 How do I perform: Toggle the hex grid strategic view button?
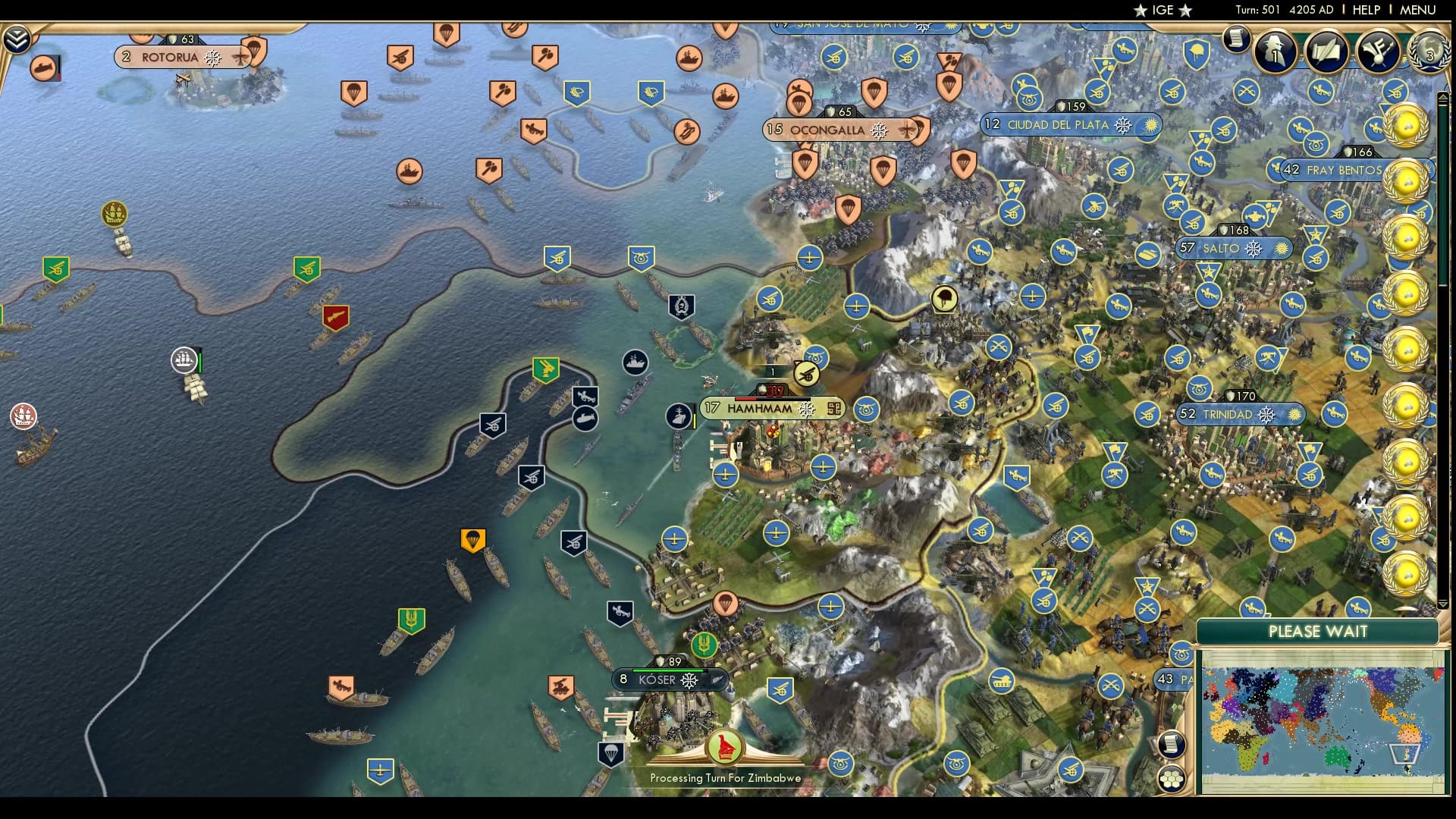[1172, 778]
